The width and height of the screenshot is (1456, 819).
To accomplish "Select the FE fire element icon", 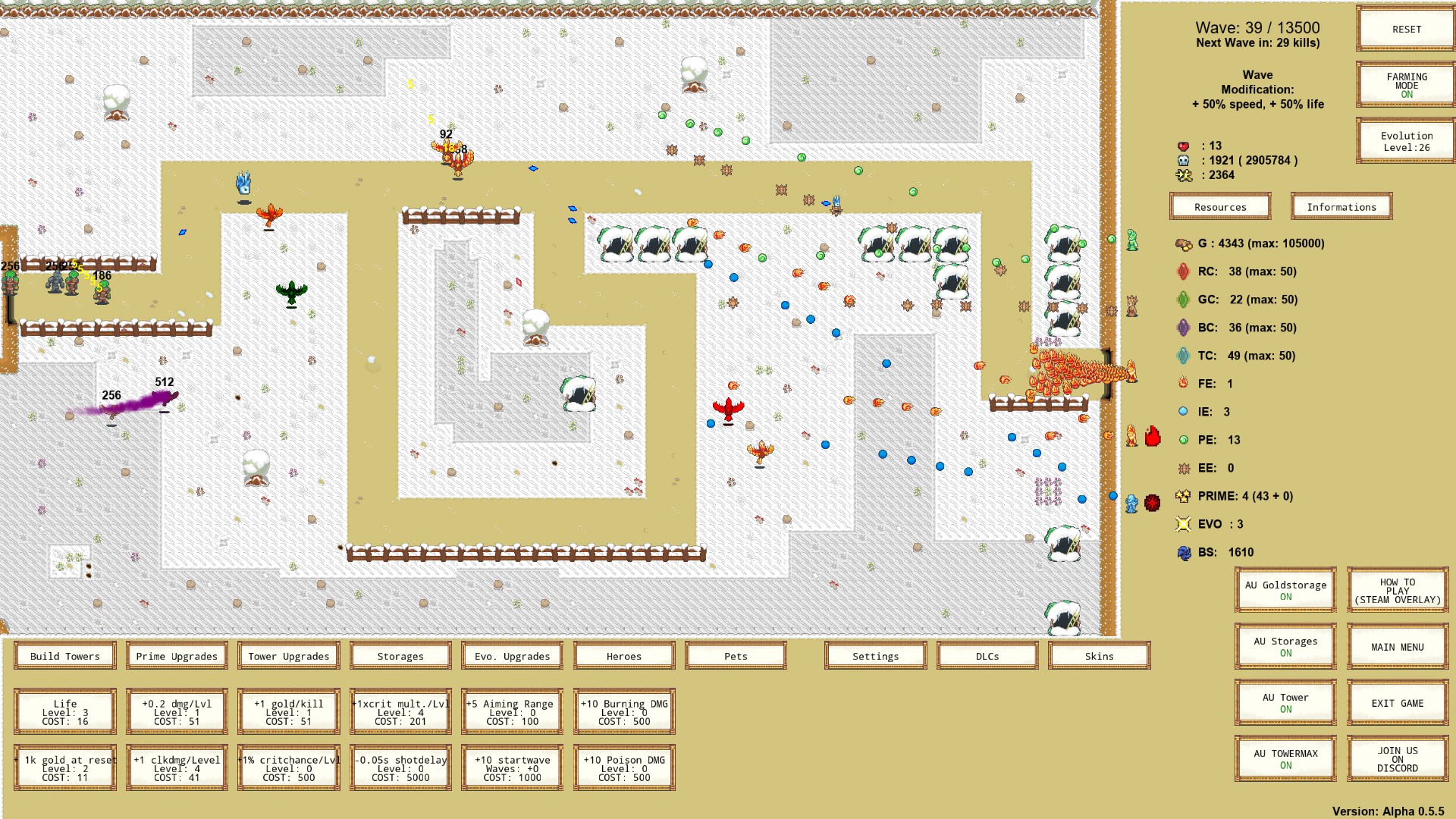I will tap(1183, 384).
